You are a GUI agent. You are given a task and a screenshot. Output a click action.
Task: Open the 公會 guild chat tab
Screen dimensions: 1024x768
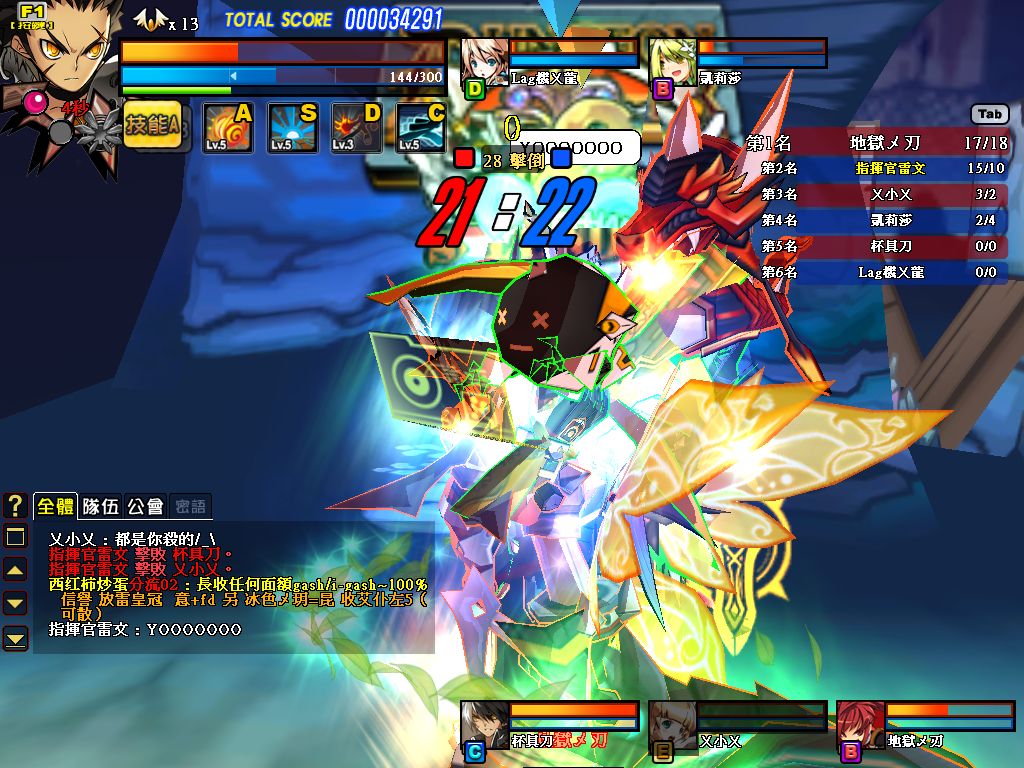[144, 506]
